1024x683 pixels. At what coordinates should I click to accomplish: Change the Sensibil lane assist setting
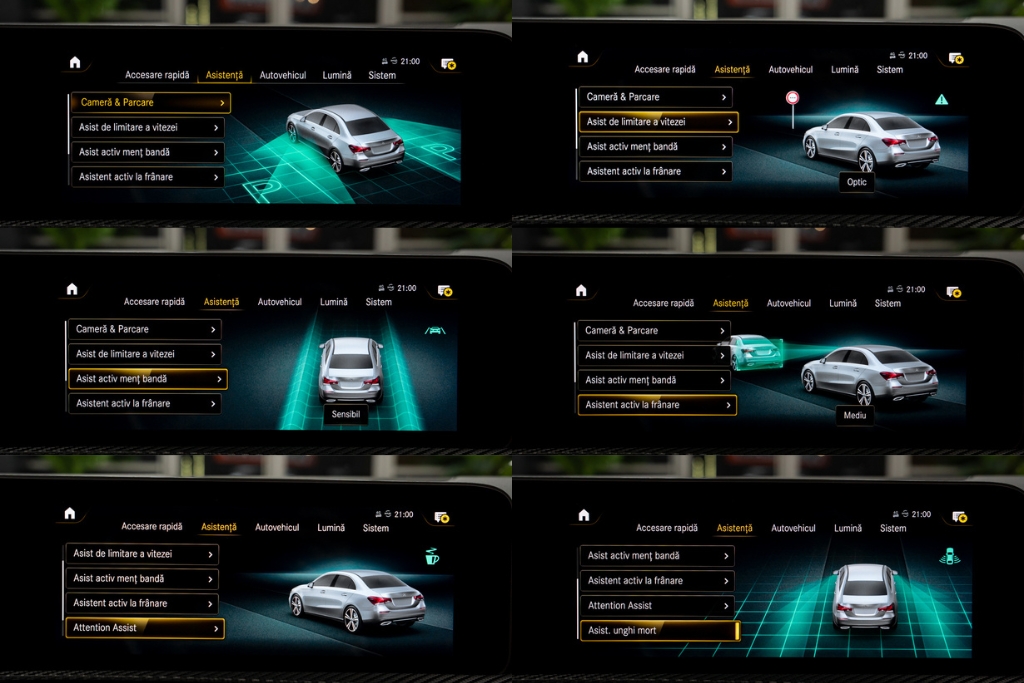[345, 413]
